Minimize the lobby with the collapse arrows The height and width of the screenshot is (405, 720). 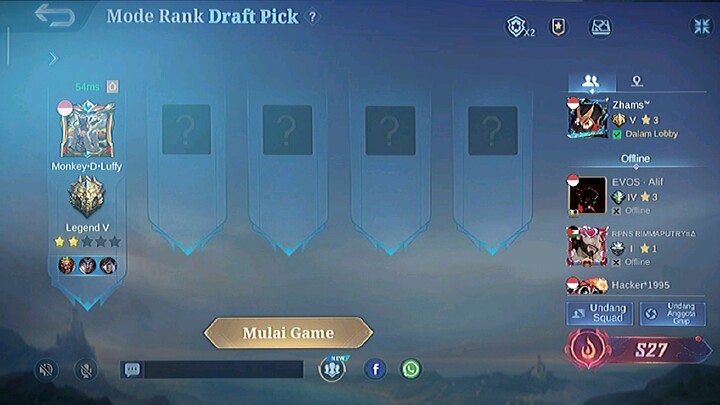pyautogui.click(x=700, y=27)
